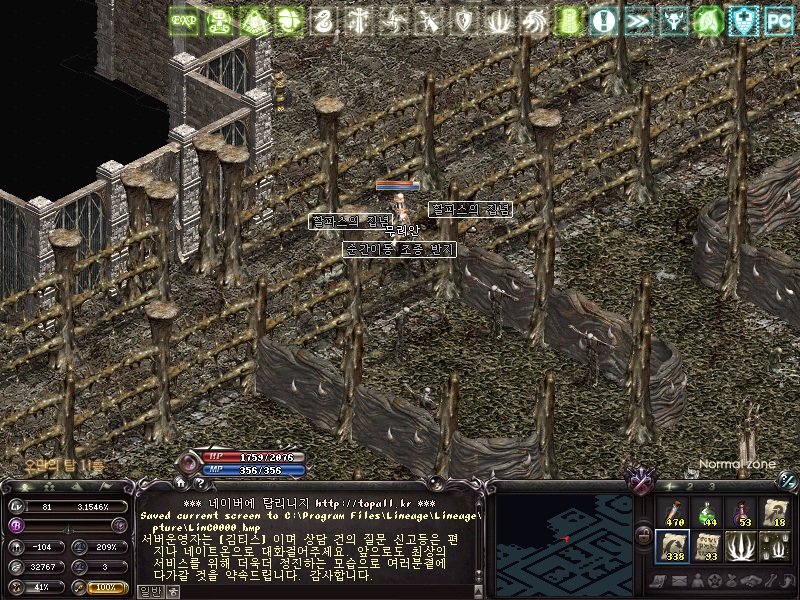This screenshot has width=800, height=600.
Task: Activate the double-arrow haste icon
Action: click(x=637, y=20)
